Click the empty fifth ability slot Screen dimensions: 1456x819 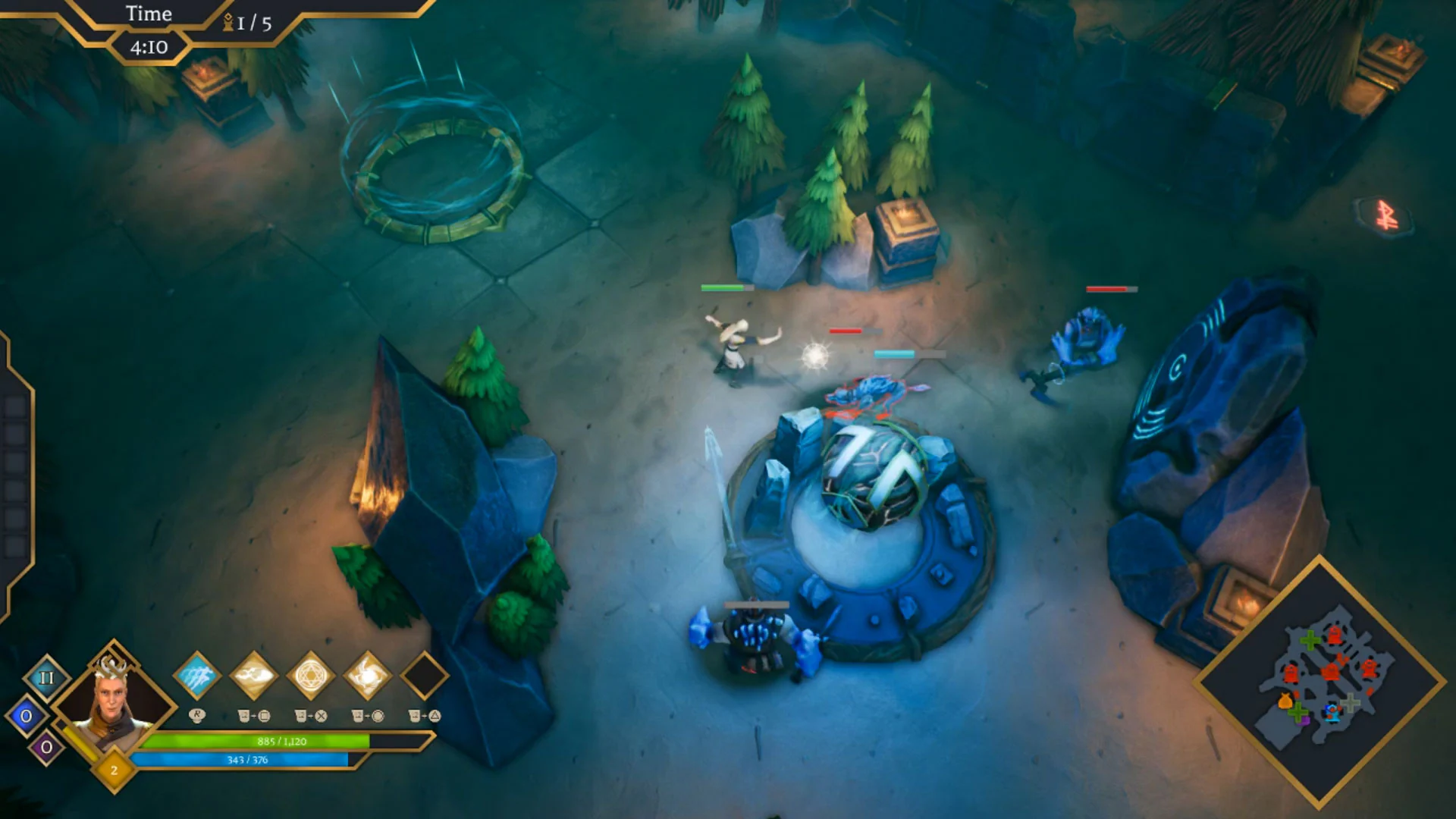coord(426,676)
